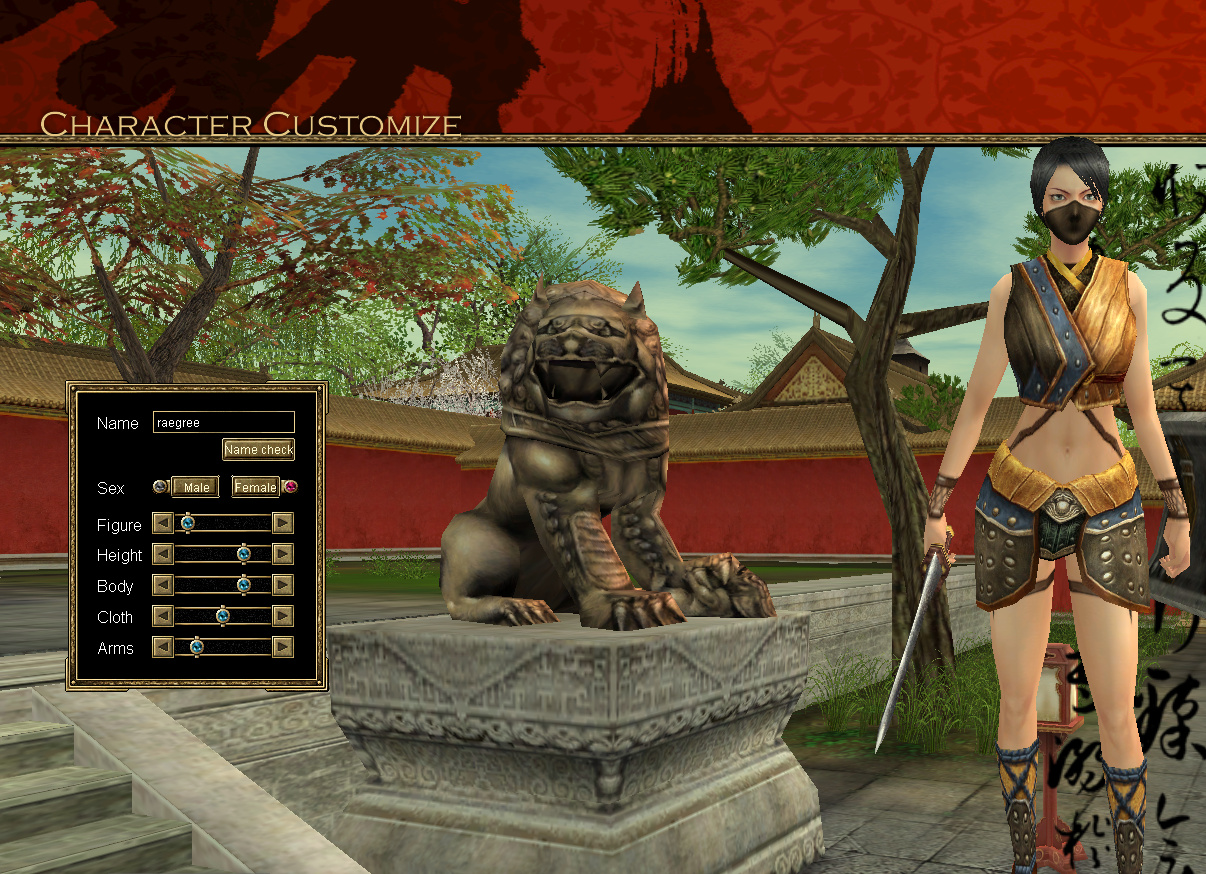Decrease Arms with the left arrow
Image resolution: width=1206 pixels, height=874 pixels.
tap(162, 647)
